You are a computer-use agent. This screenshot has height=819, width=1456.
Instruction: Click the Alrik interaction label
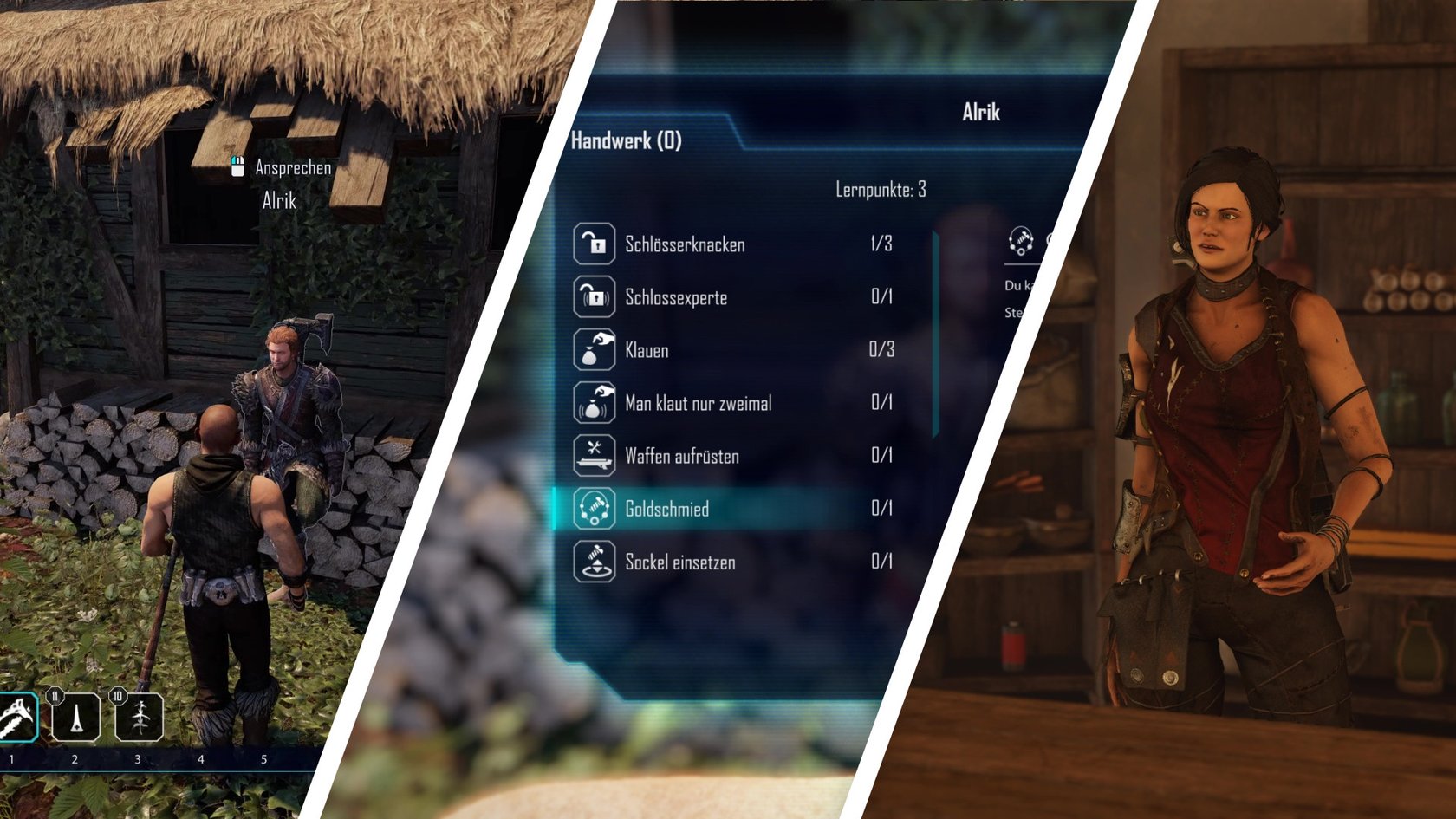(x=277, y=200)
